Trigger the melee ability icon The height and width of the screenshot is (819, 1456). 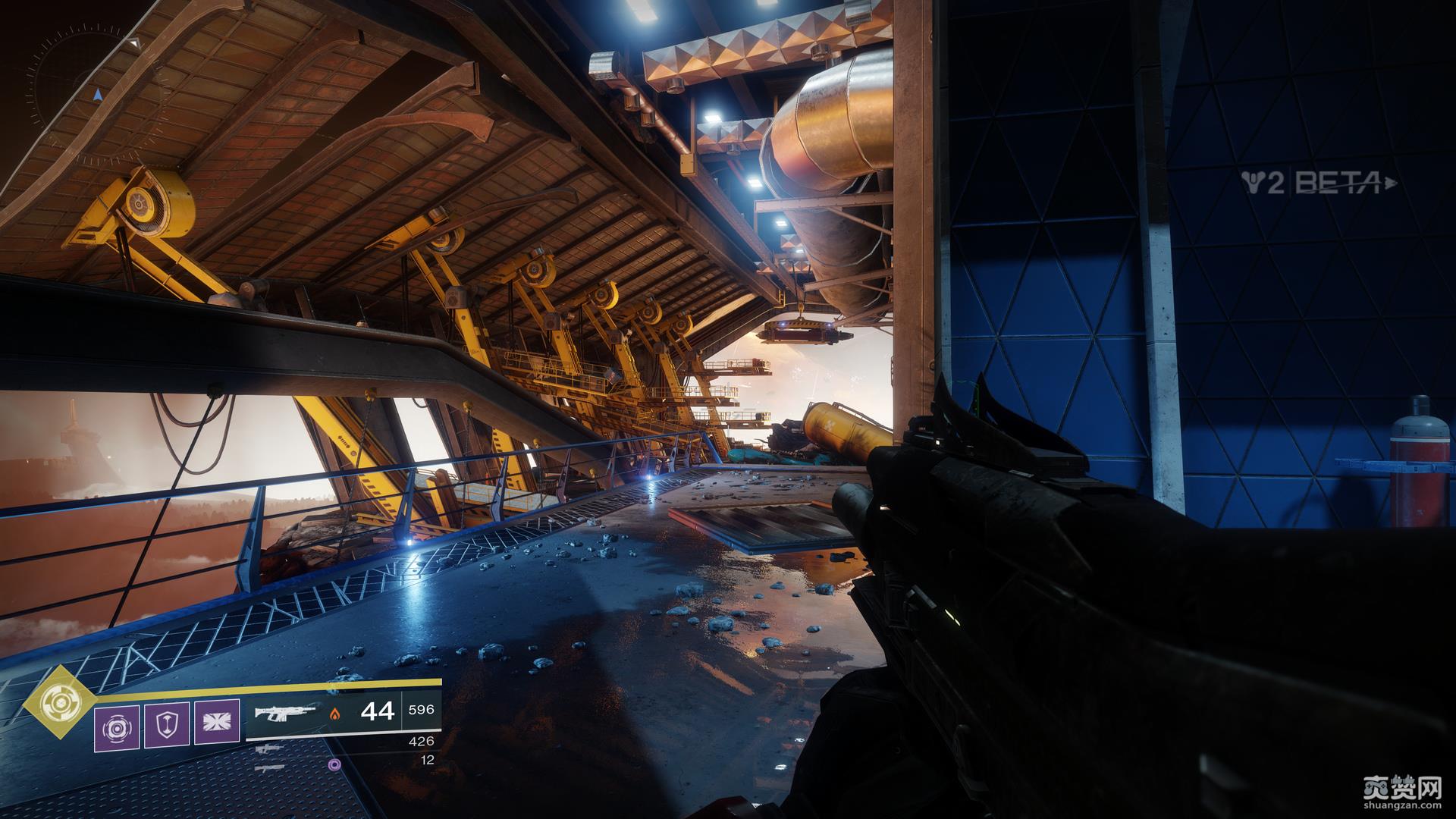(x=216, y=724)
